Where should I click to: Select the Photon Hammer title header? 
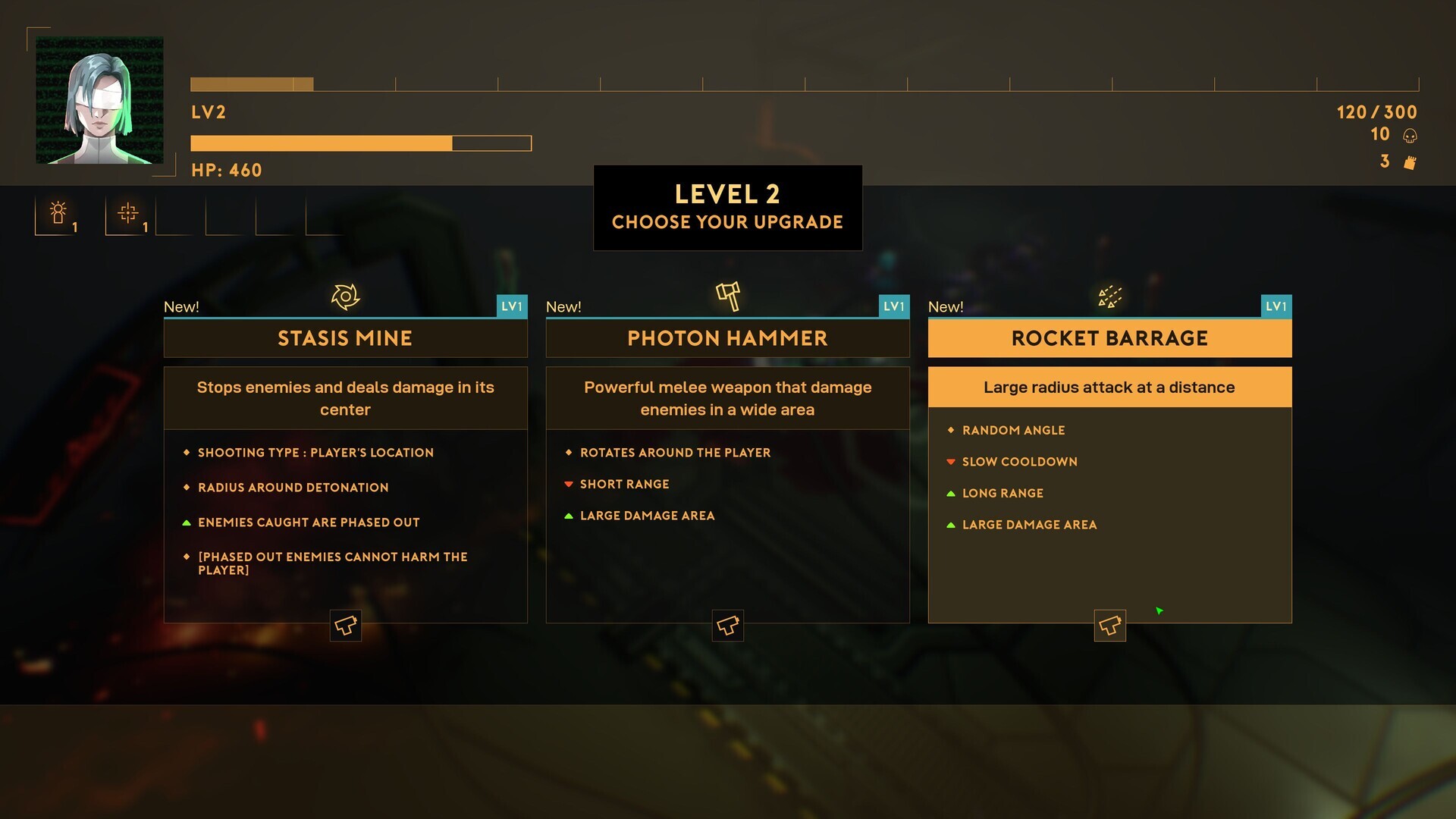coord(728,338)
